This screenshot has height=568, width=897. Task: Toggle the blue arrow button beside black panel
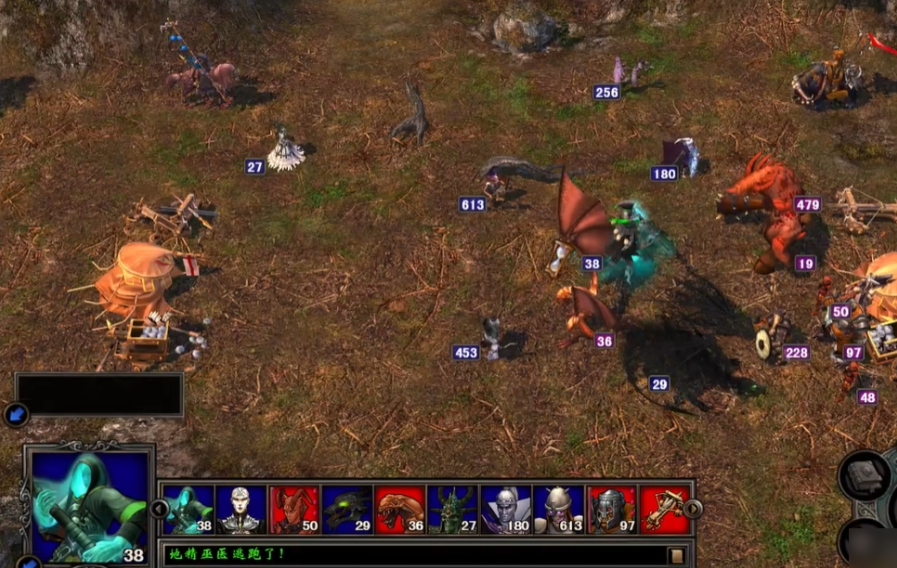(15, 413)
